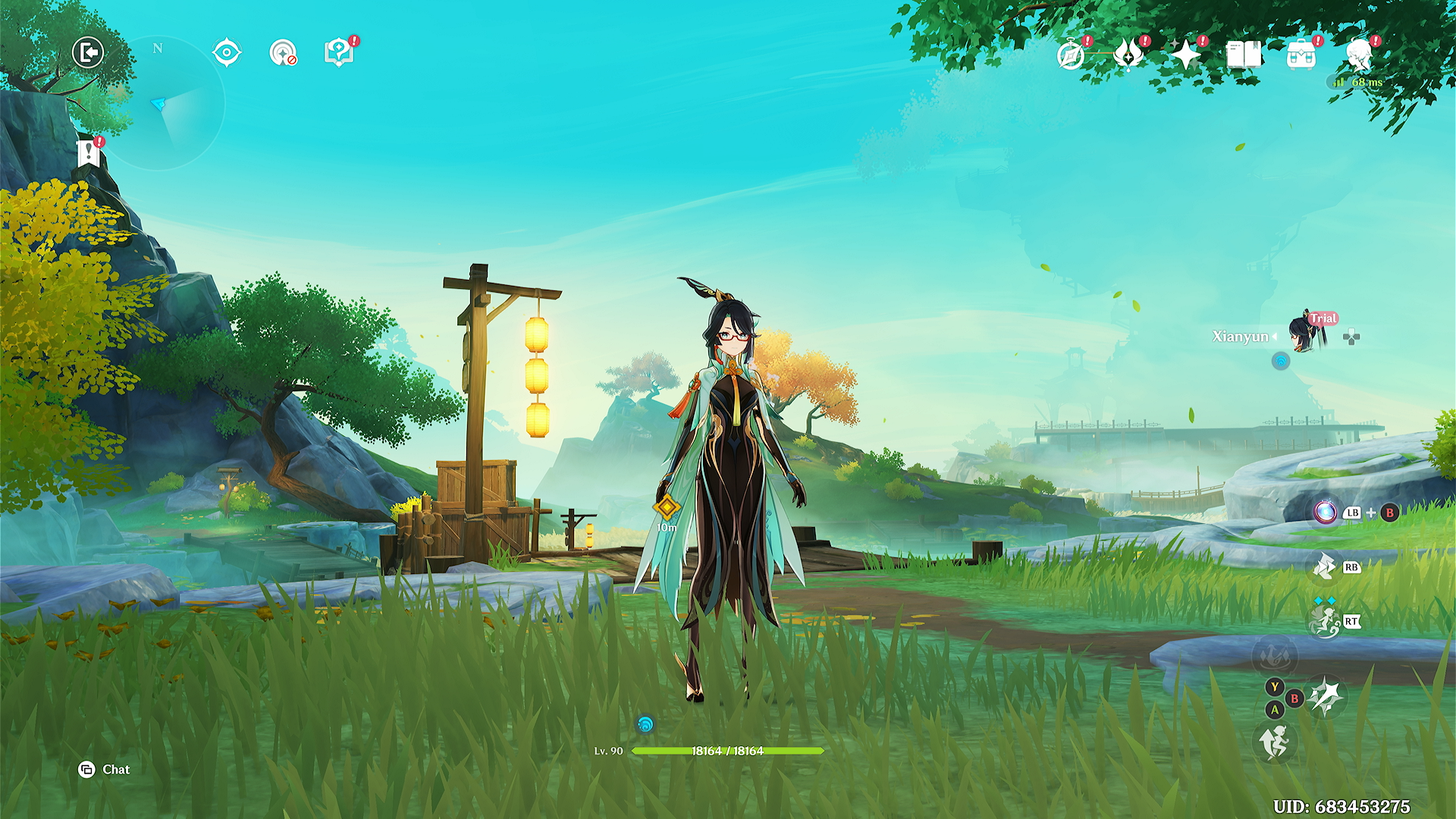Viewport: 1456px width, 819px height.
Task: Open the Adventurer Handbook compass icon
Action: pyautogui.click(x=1071, y=55)
